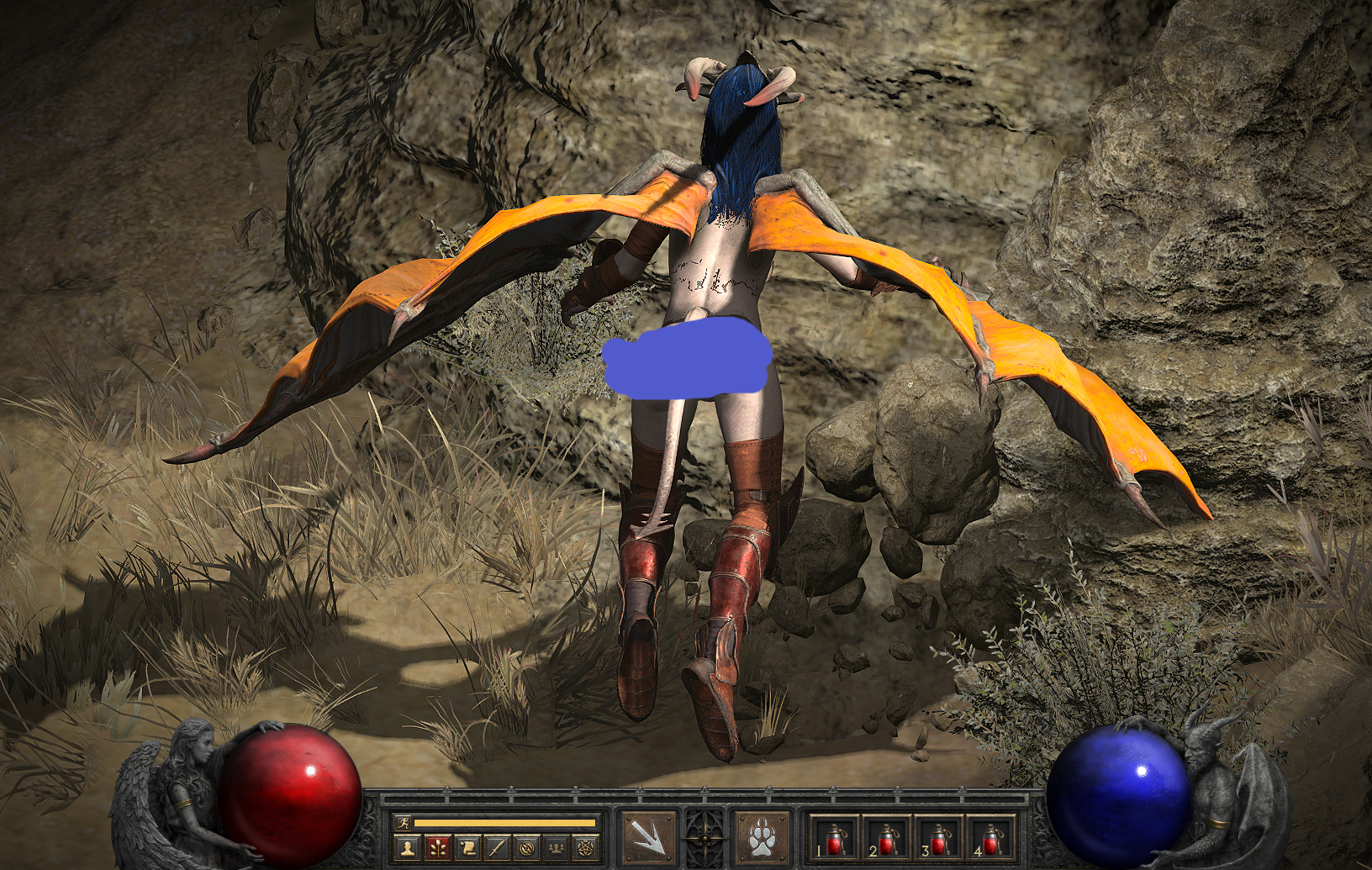Click the circular swirl mini panel icon
Image resolution: width=1372 pixels, height=870 pixels.
(x=526, y=847)
